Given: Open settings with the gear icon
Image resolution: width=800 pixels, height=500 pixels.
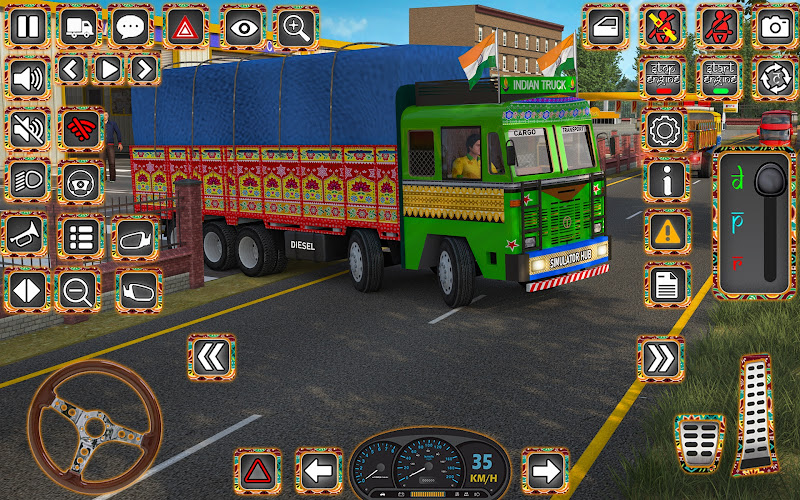Looking at the screenshot, I should (665, 130).
